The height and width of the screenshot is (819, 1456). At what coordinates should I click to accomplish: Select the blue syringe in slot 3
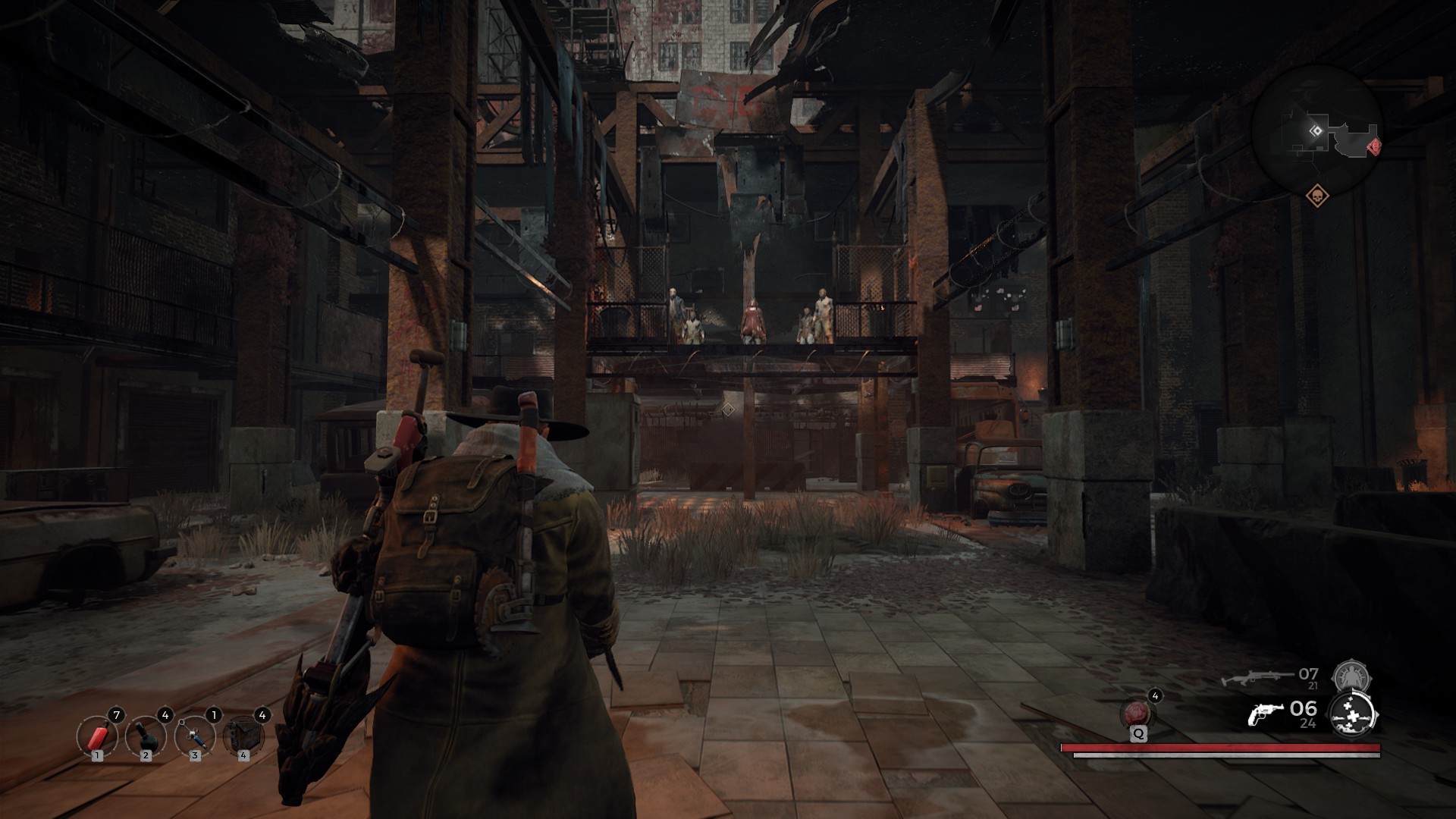click(x=193, y=736)
